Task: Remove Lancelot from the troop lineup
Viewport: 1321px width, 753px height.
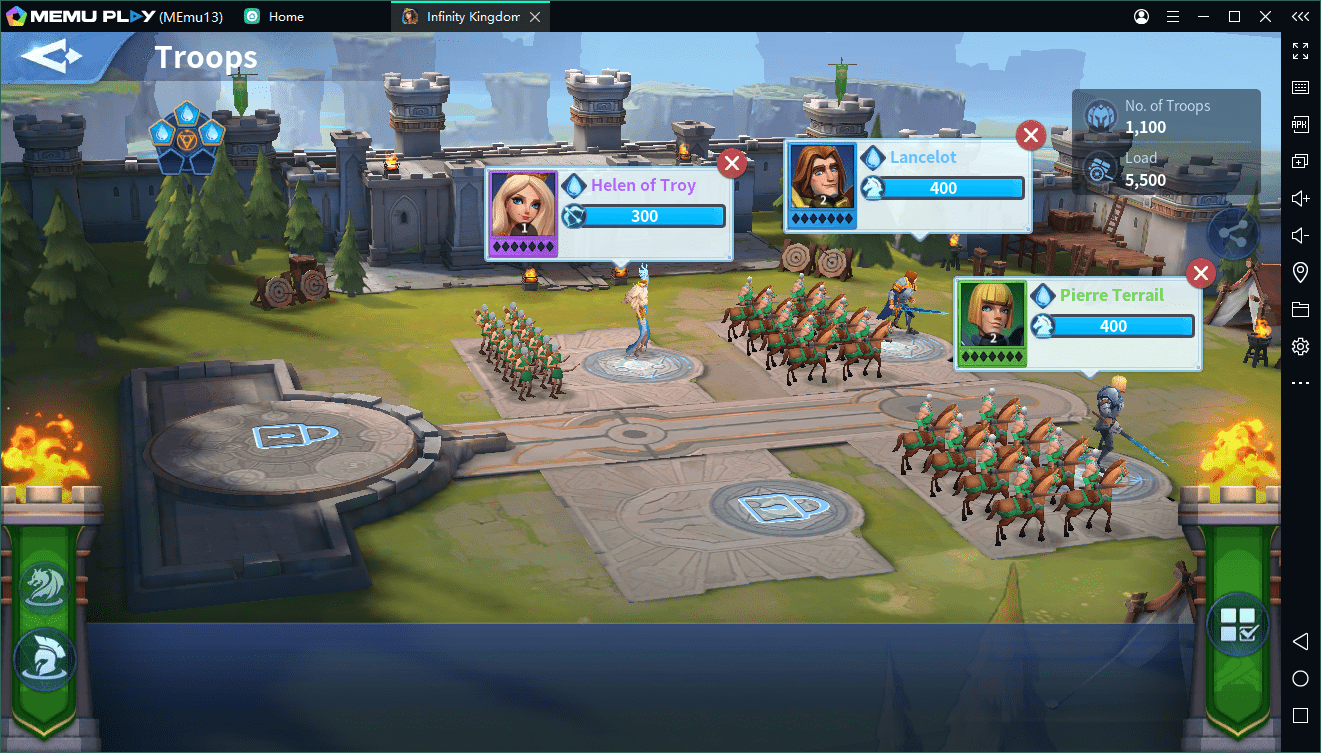Action: tap(1031, 135)
